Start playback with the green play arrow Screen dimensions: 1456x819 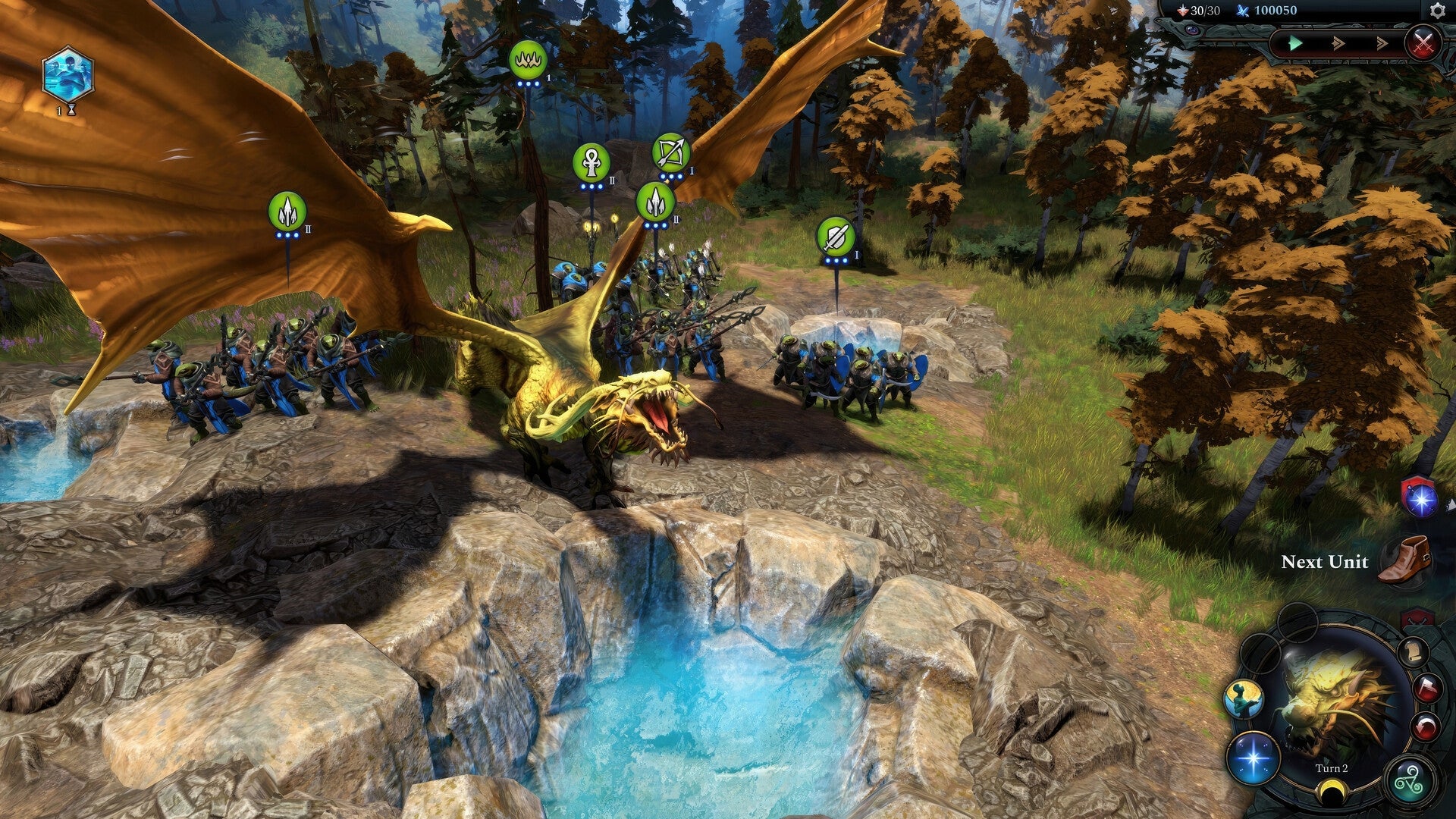[x=1297, y=42]
